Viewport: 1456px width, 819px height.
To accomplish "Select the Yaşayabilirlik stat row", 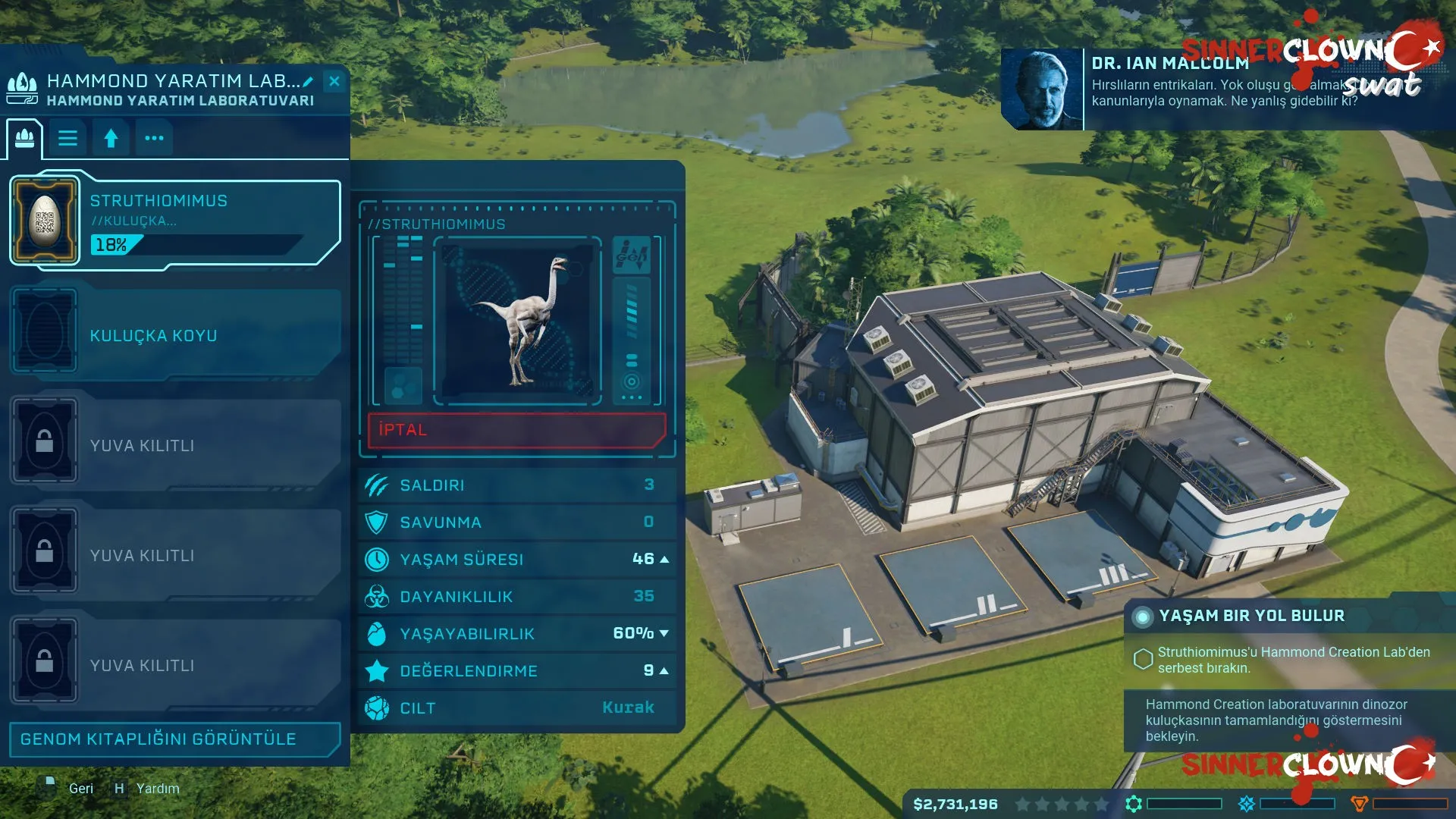I will pos(517,634).
